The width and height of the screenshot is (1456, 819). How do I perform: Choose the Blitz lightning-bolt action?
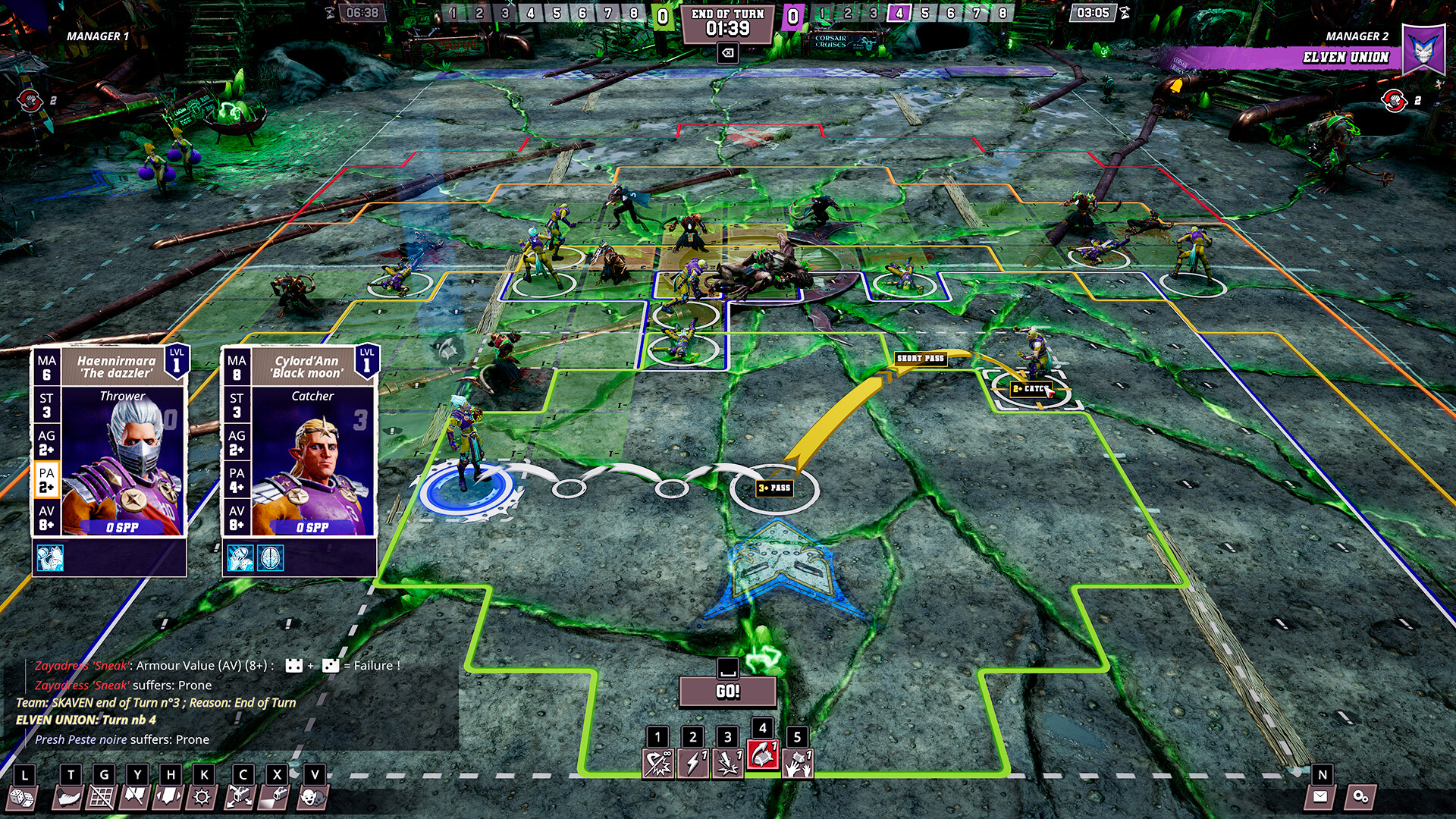(692, 762)
